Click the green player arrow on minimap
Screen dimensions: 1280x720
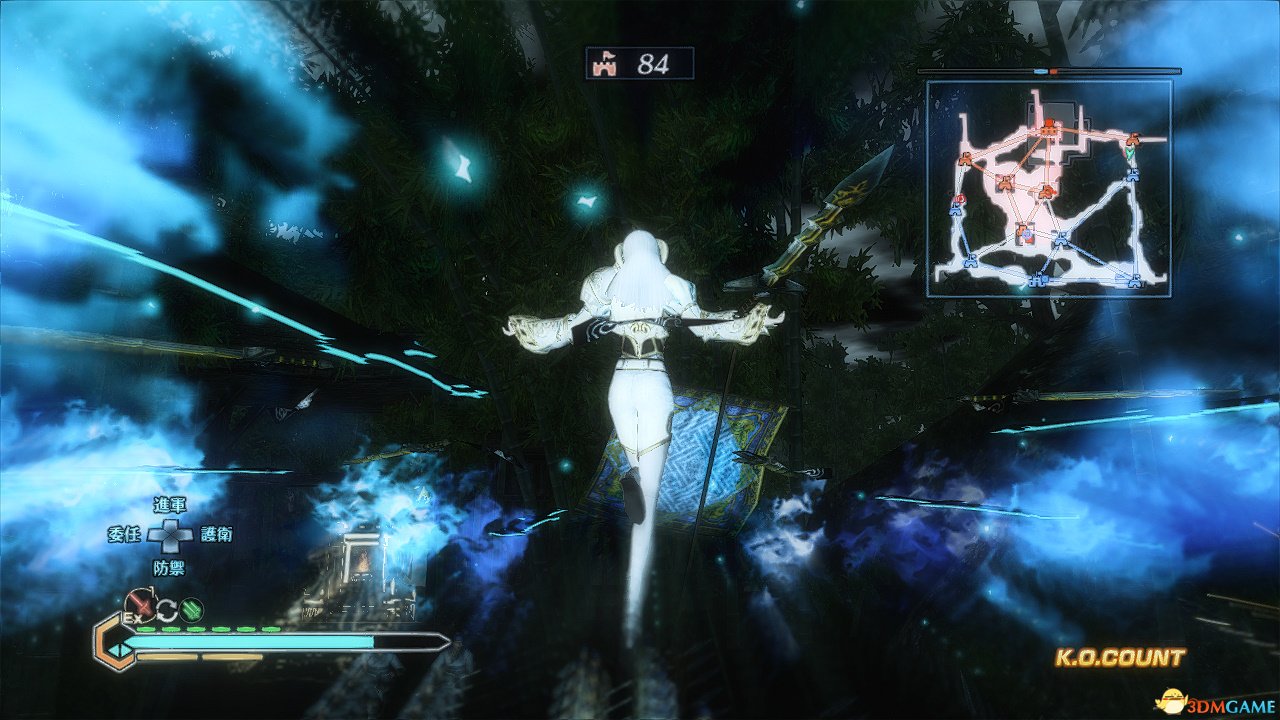pyautogui.click(x=1129, y=155)
